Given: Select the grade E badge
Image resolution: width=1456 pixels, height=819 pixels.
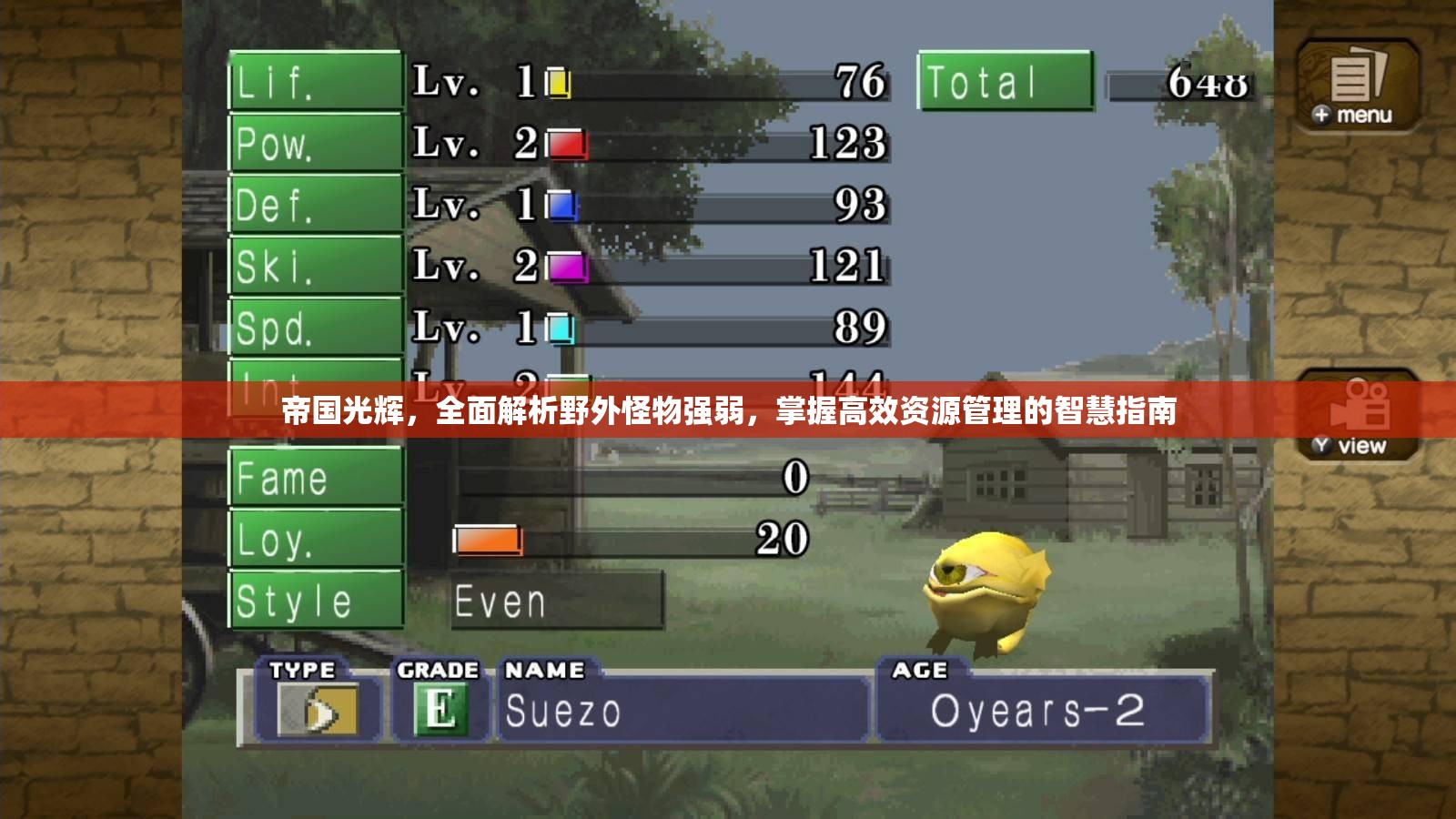Looking at the screenshot, I should coord(440,710).
